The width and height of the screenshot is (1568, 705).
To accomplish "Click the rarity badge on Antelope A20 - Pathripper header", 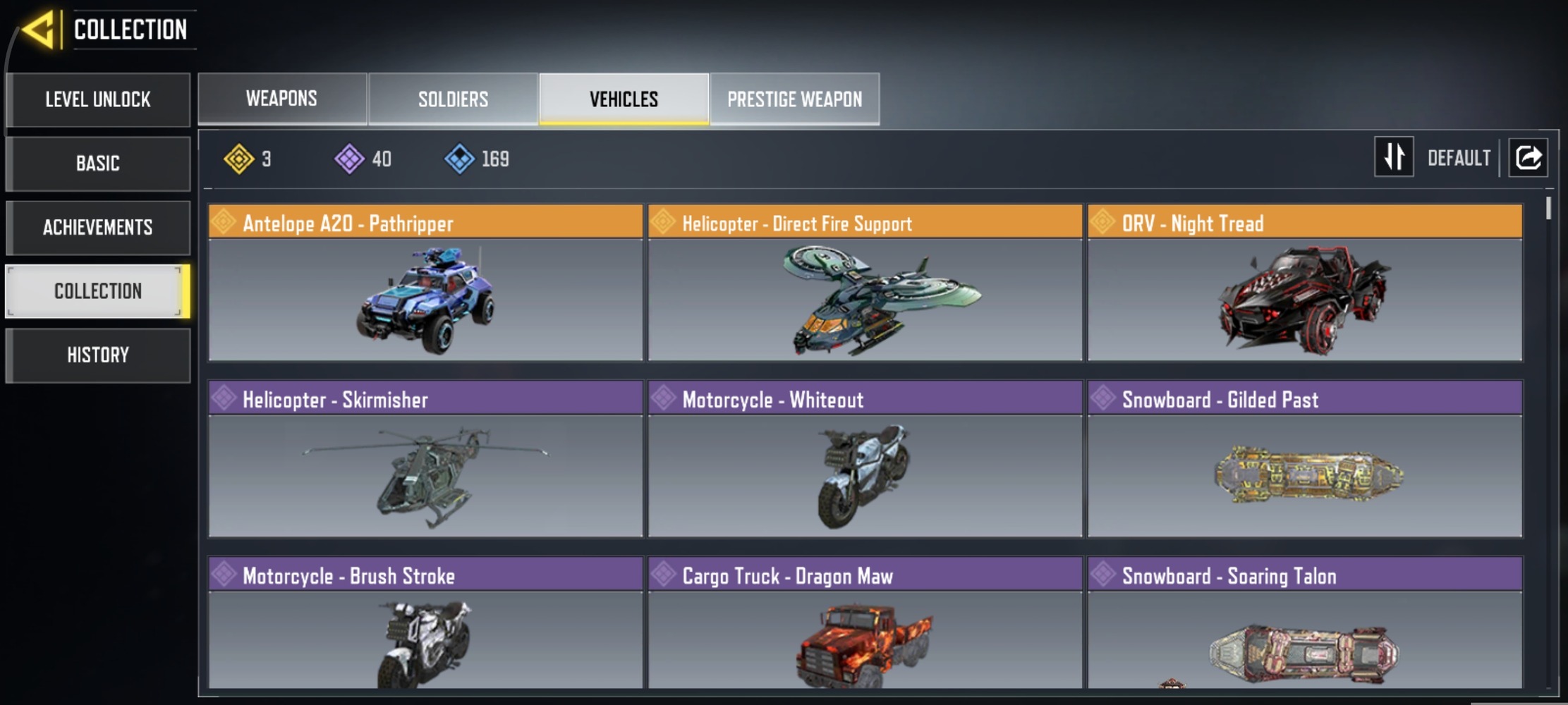I will (x=223, y=223).
